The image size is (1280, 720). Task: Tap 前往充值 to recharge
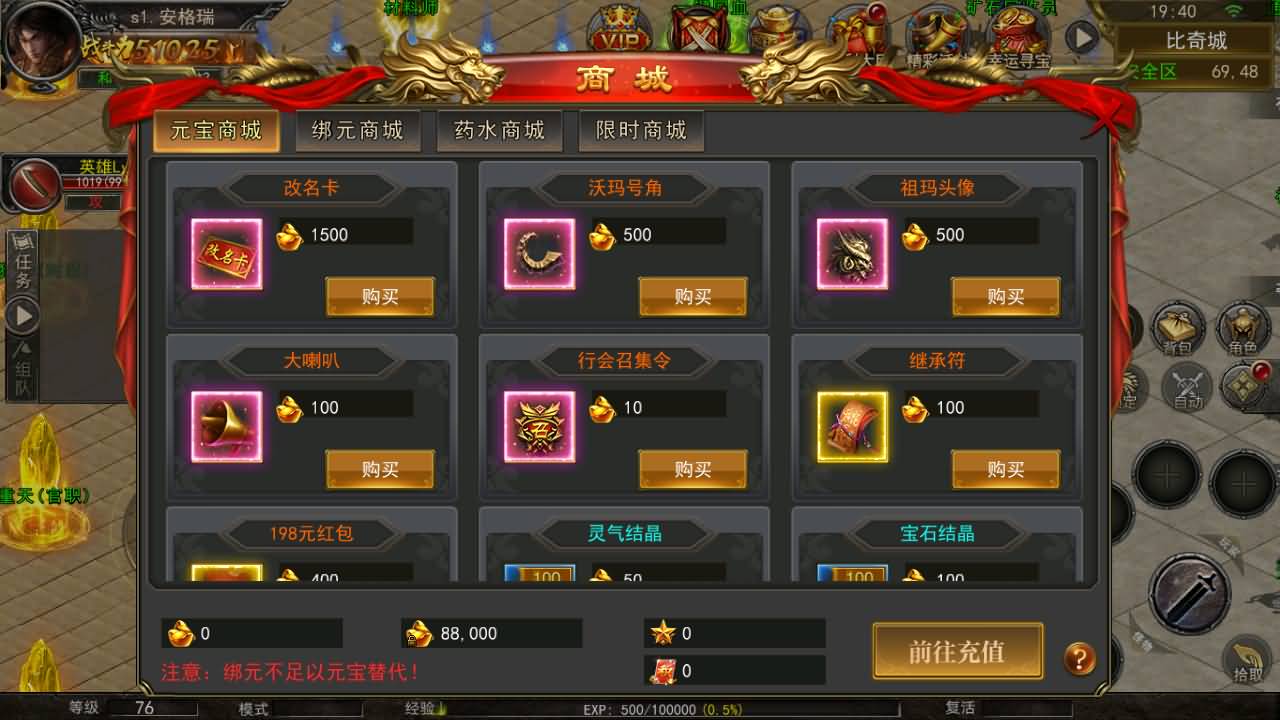point(956,650)
